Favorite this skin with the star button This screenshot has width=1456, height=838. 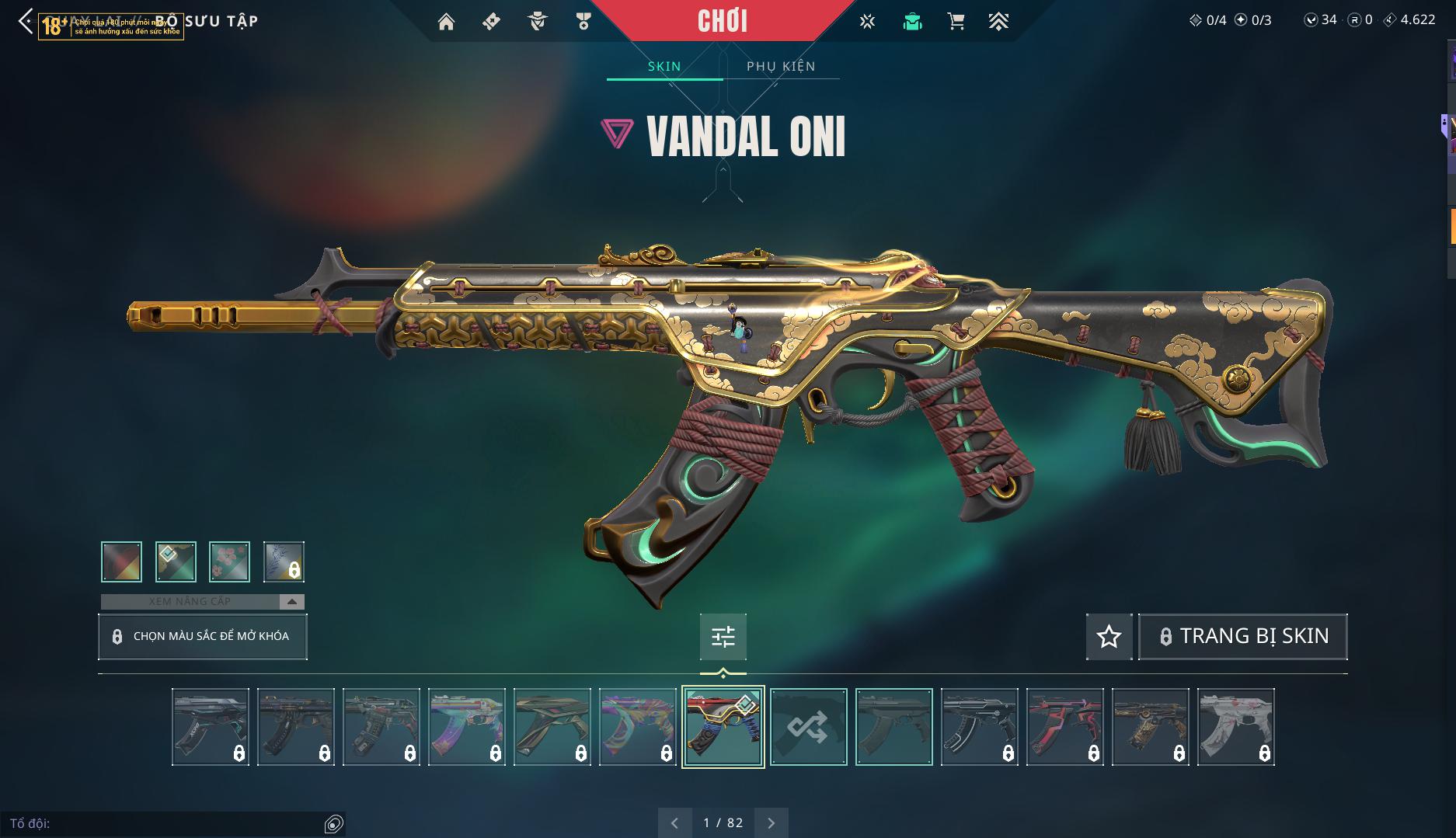tap(1109, 637)
